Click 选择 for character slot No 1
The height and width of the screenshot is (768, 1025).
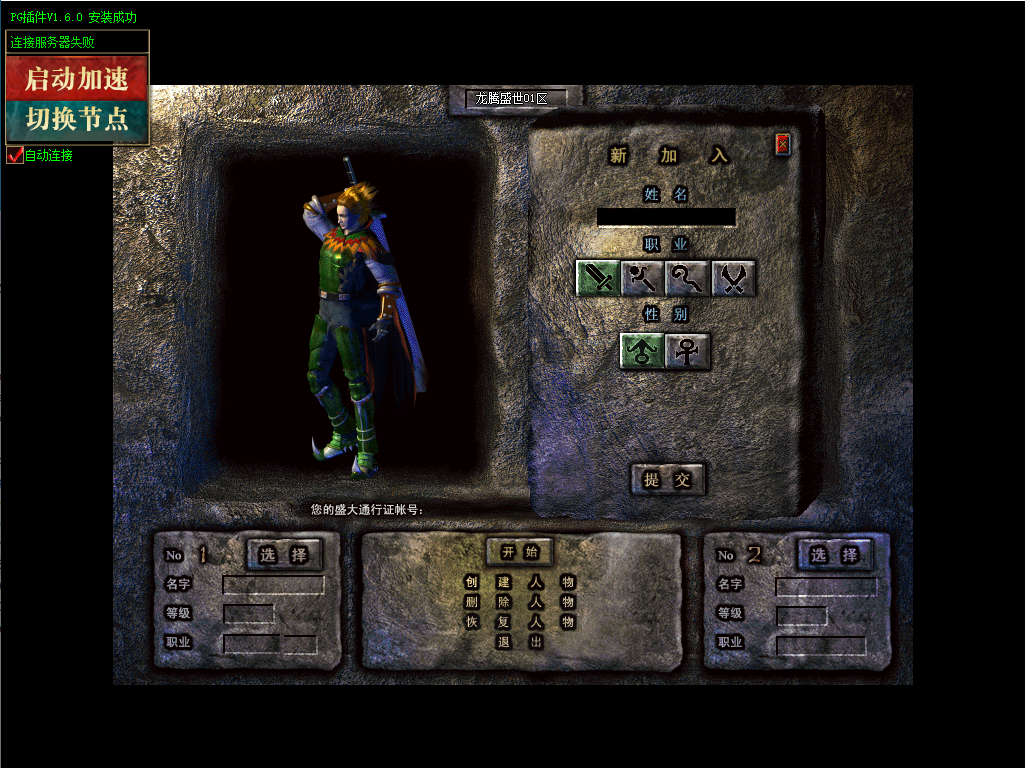(285, 555)
